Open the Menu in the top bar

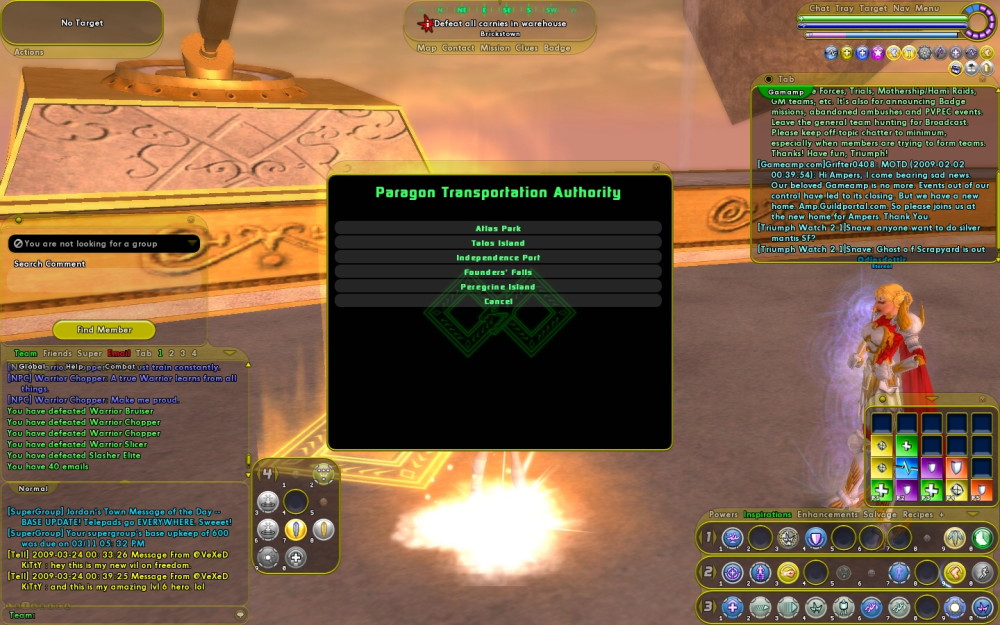[927, 8]
